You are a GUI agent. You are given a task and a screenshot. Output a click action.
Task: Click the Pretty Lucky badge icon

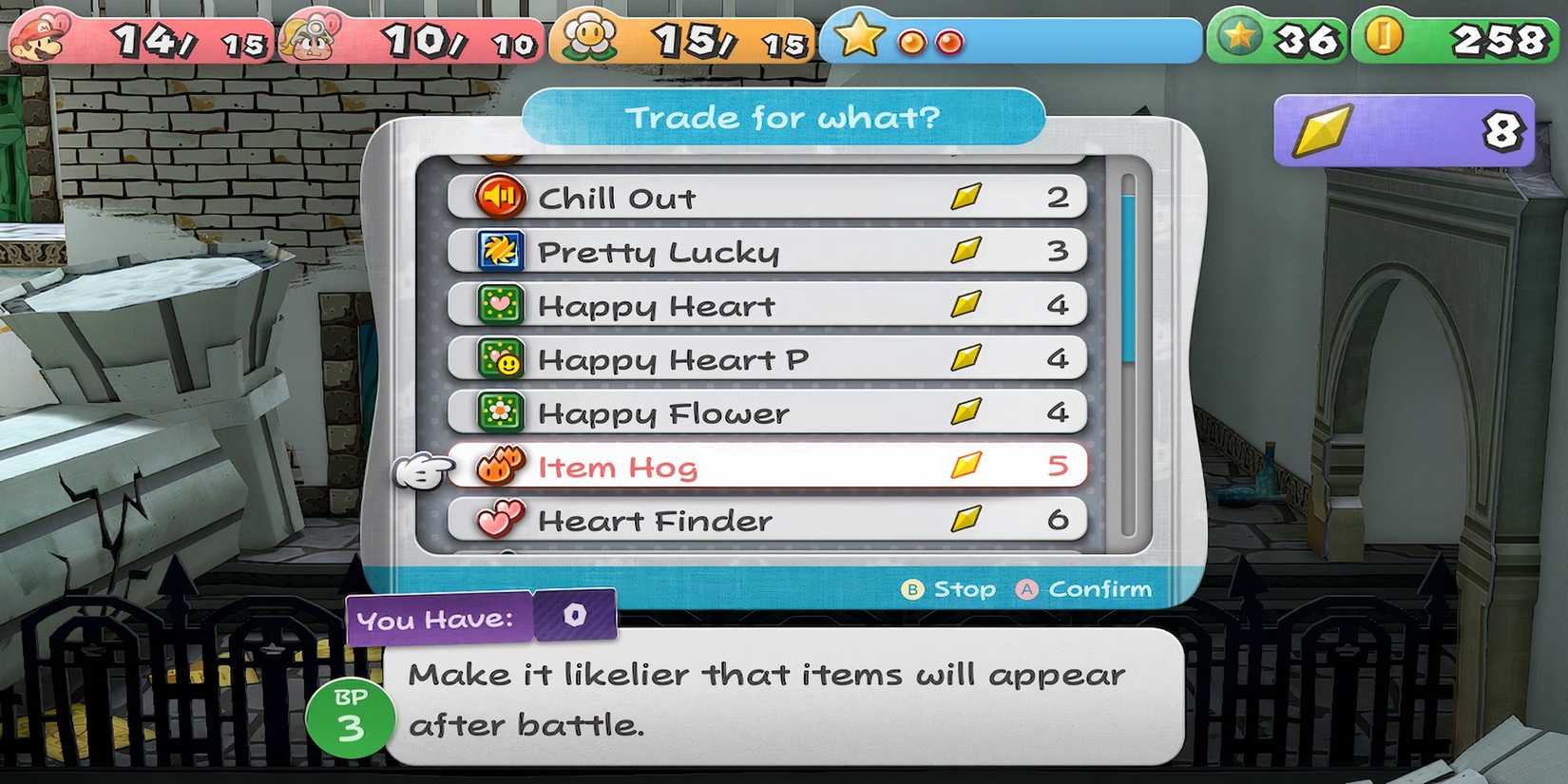pos(499,252)
